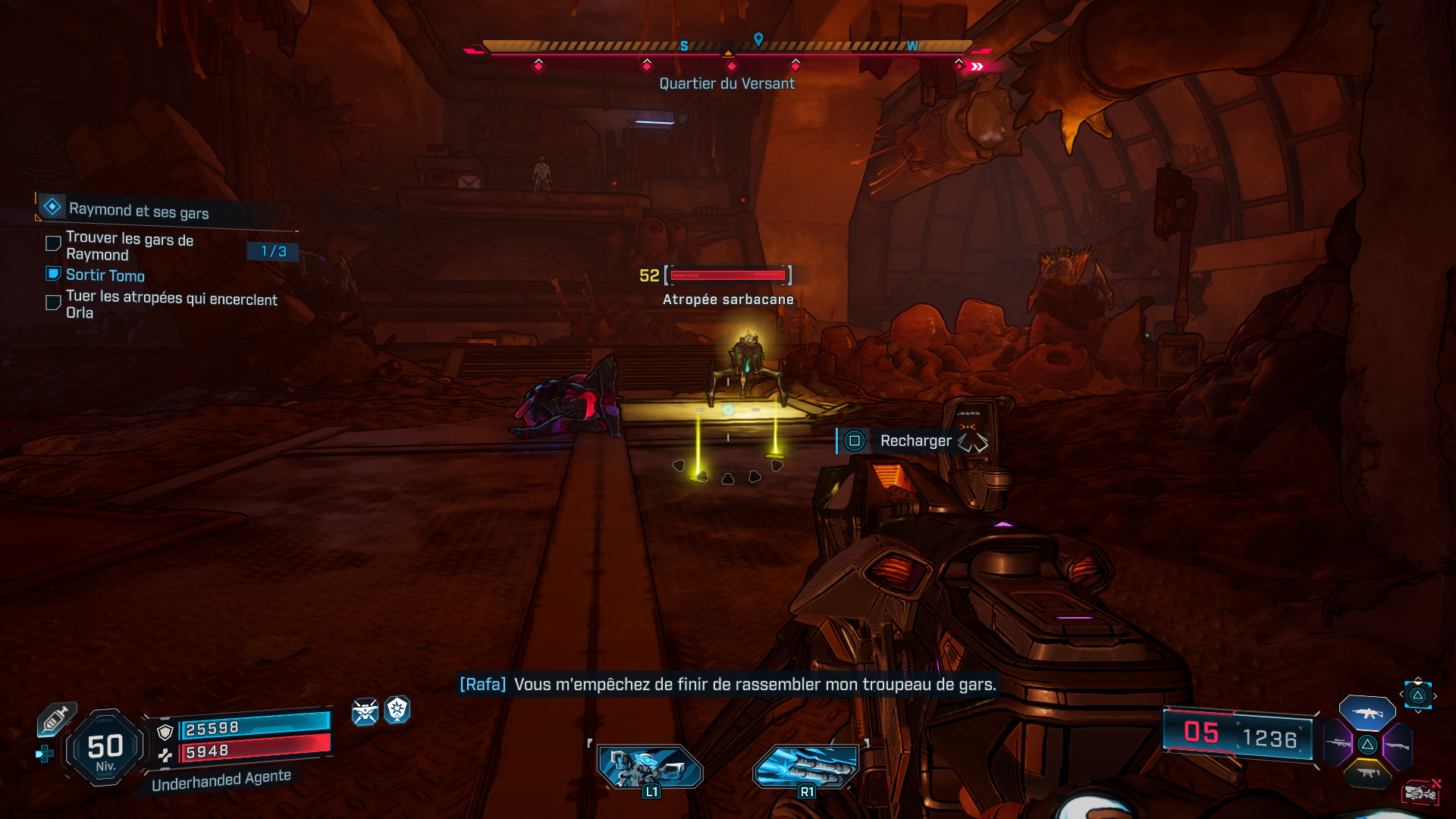Click the 'Quartier du Versant' location label

726,83
